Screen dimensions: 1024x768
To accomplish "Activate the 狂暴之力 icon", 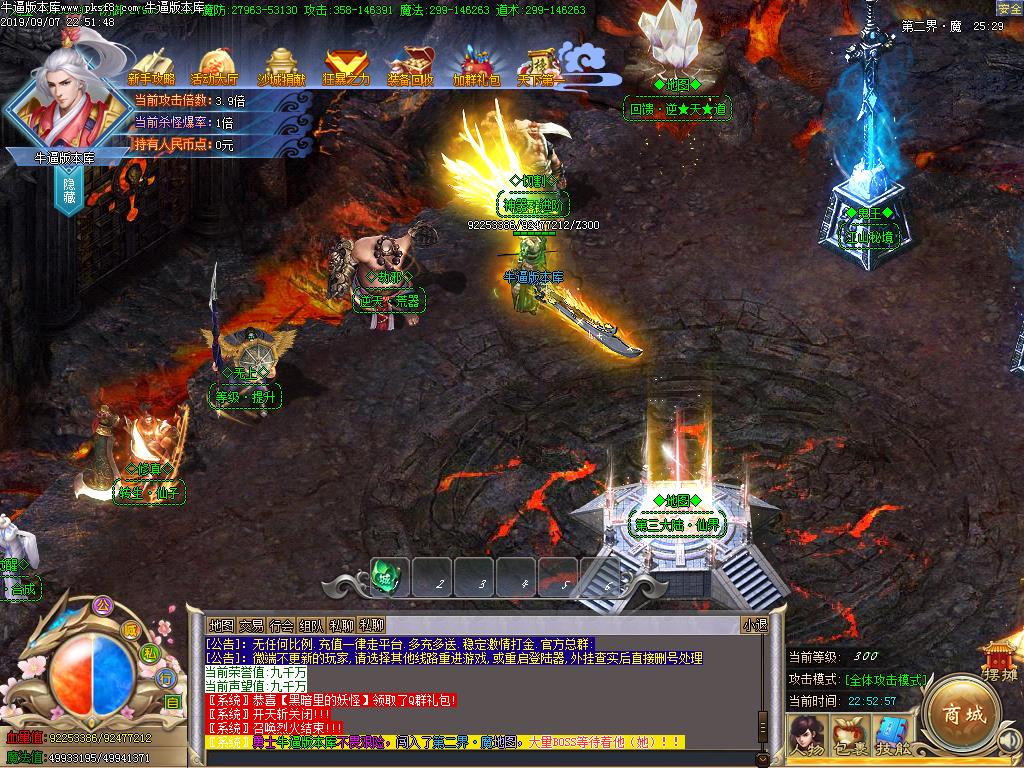I will 346,67.
